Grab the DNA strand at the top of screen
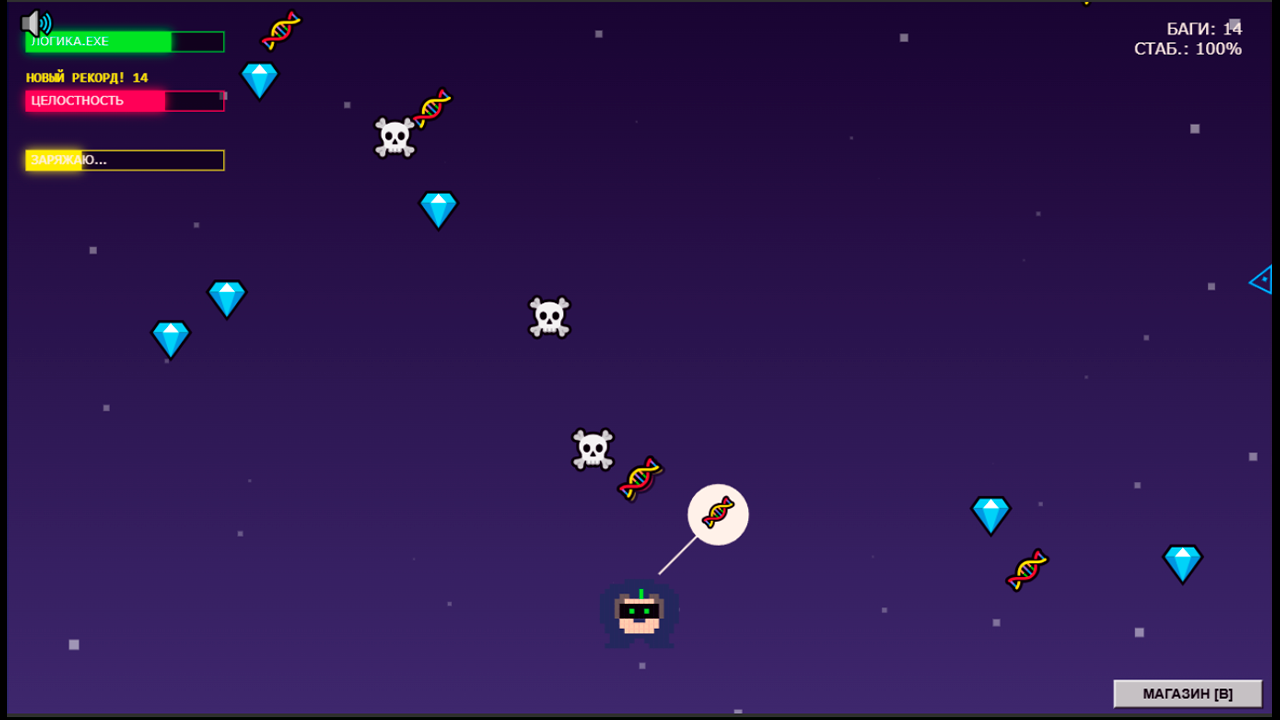Viewport: 1280px width, 720px height. [x=281, y=27]
